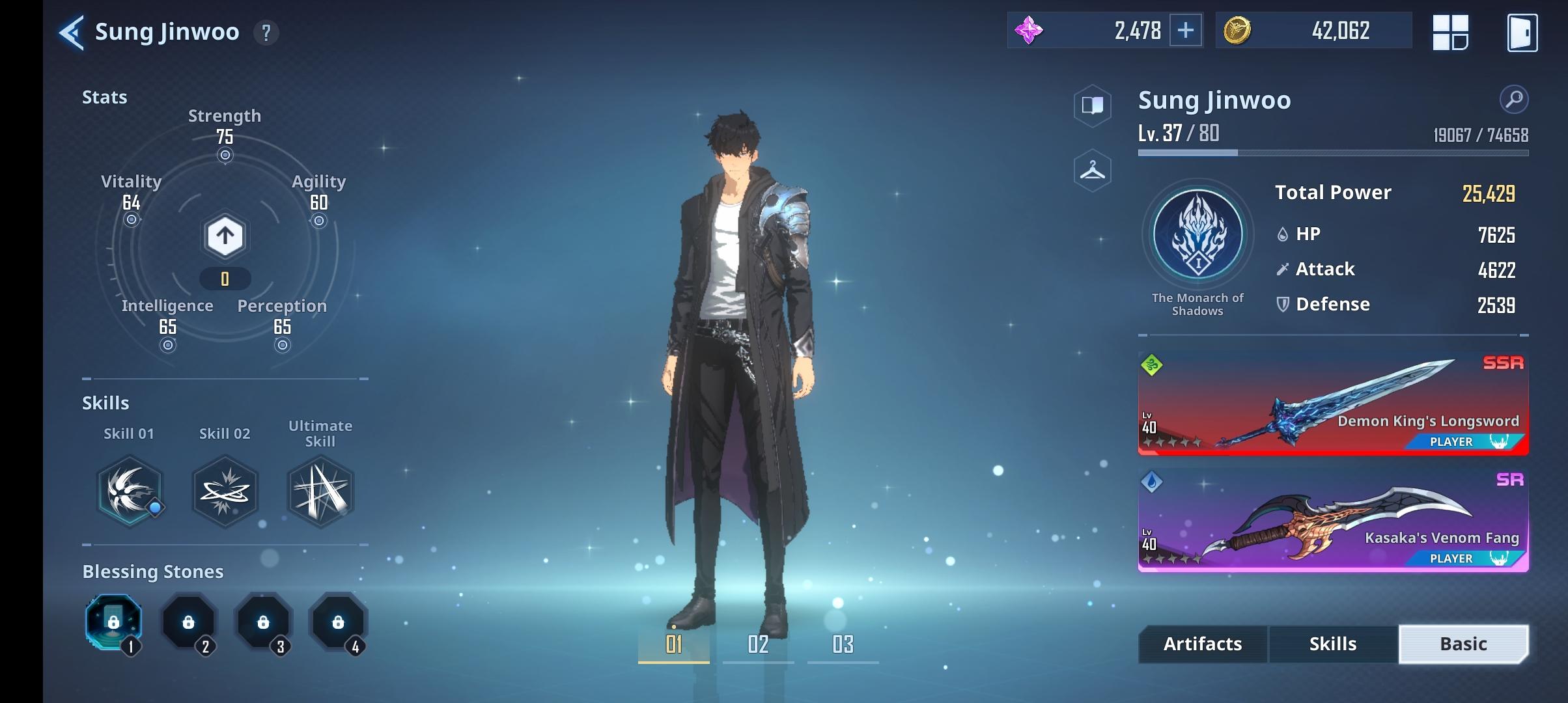Inspect details with the magnifying glass
The width and height of the screenshot is (1568, 703).
click(1513, 100)
